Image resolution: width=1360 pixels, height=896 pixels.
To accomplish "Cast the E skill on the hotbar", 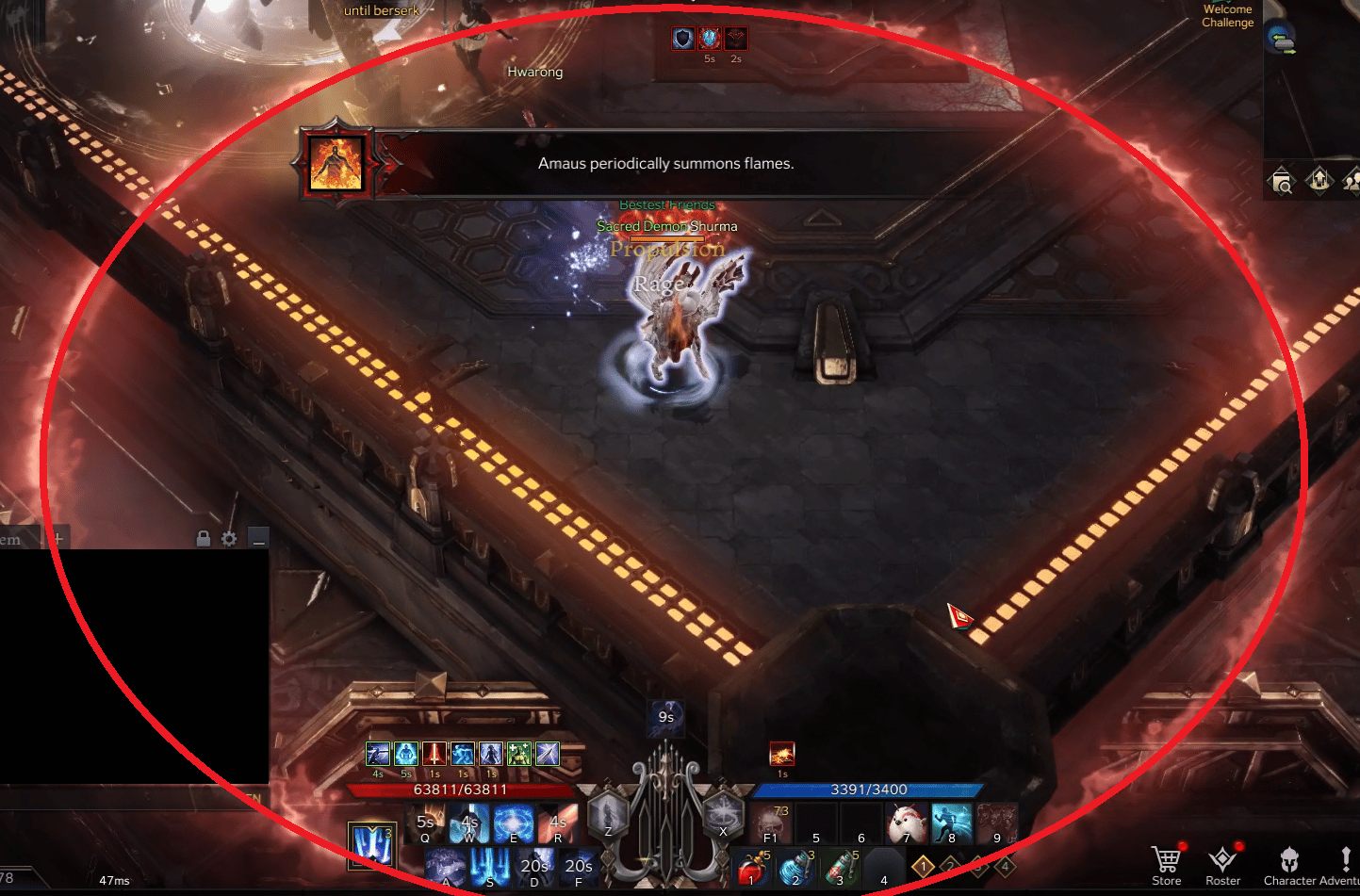I will click(512, 823).
